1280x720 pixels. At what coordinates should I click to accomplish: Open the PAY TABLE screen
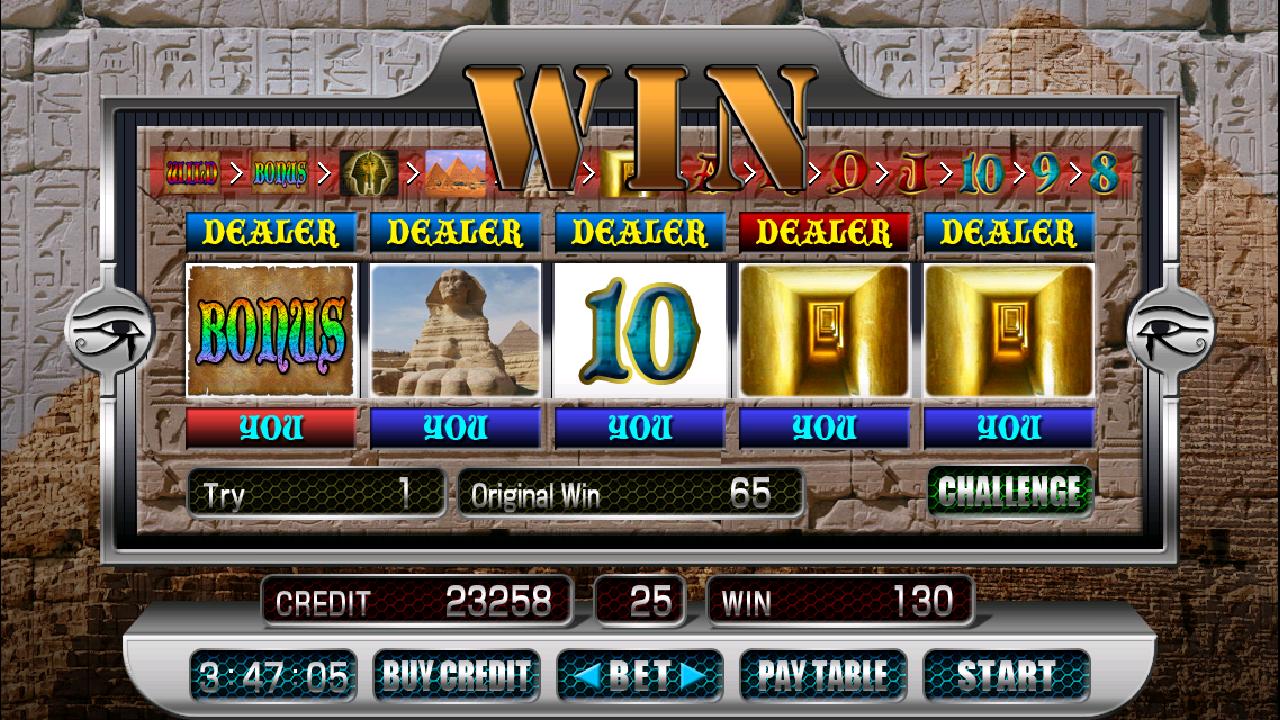(822, 676)
